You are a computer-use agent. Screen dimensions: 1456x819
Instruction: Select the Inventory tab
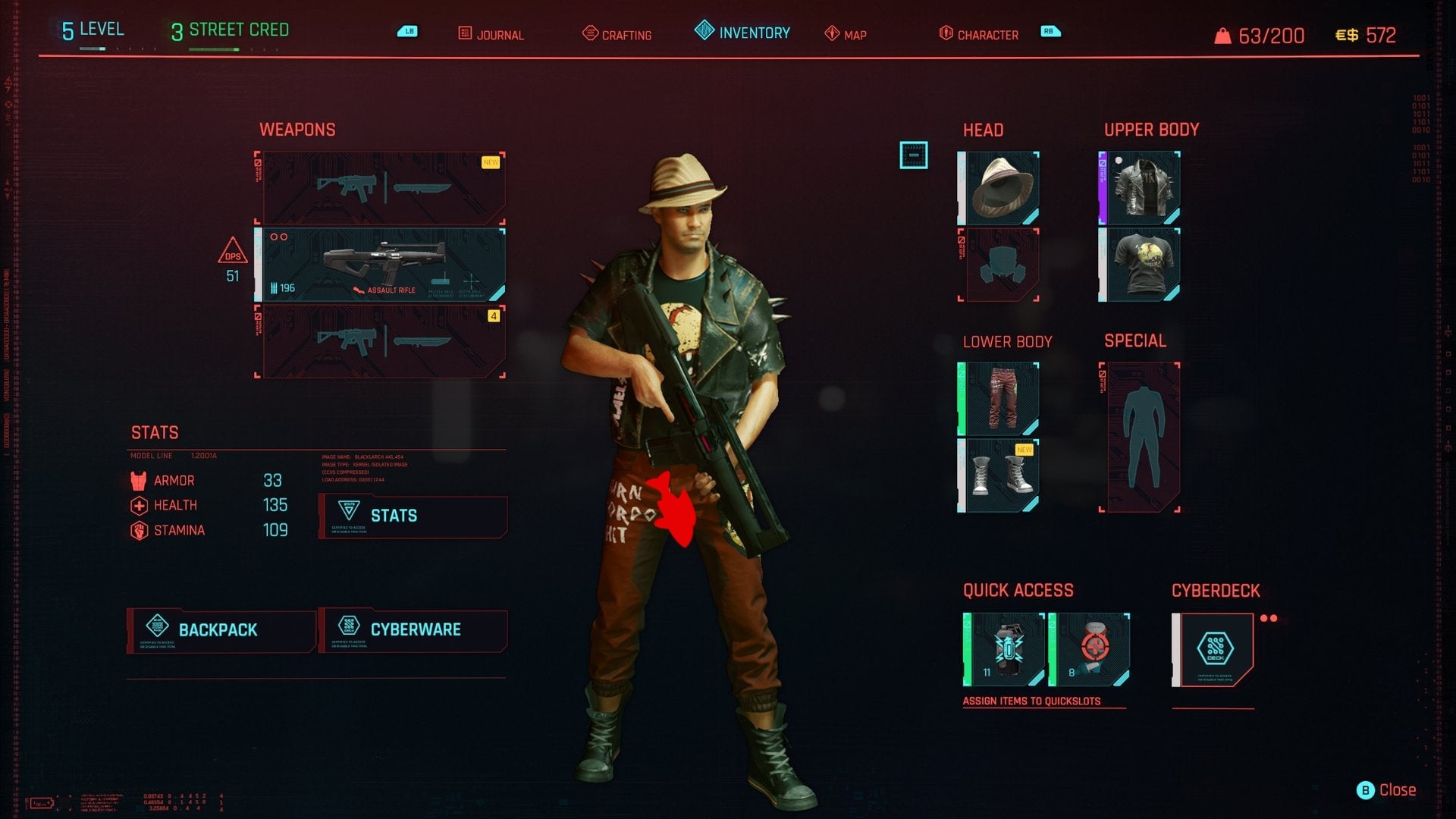click(742, 33)
